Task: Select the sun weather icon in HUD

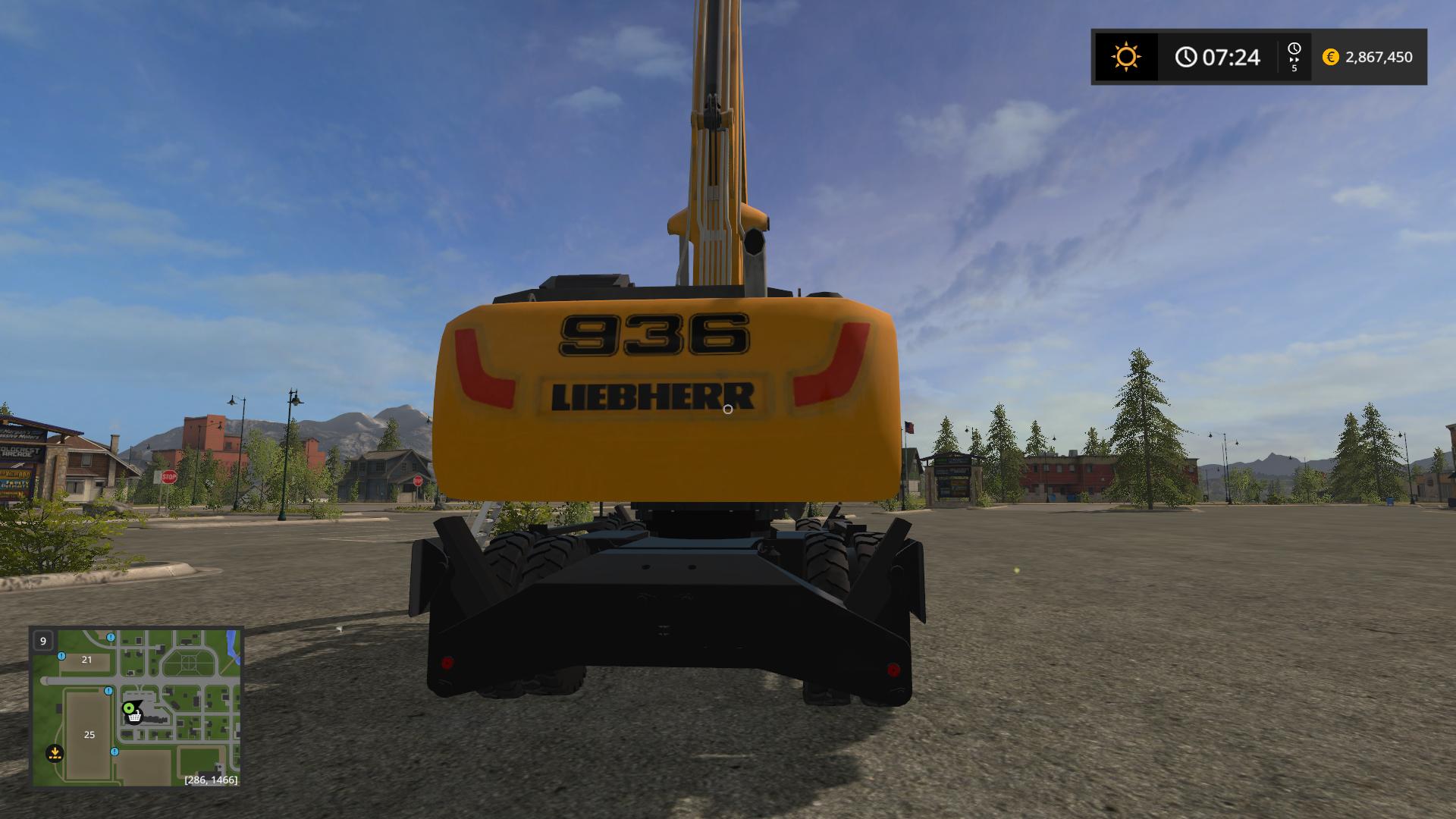Action: (x=1125, y=56)
